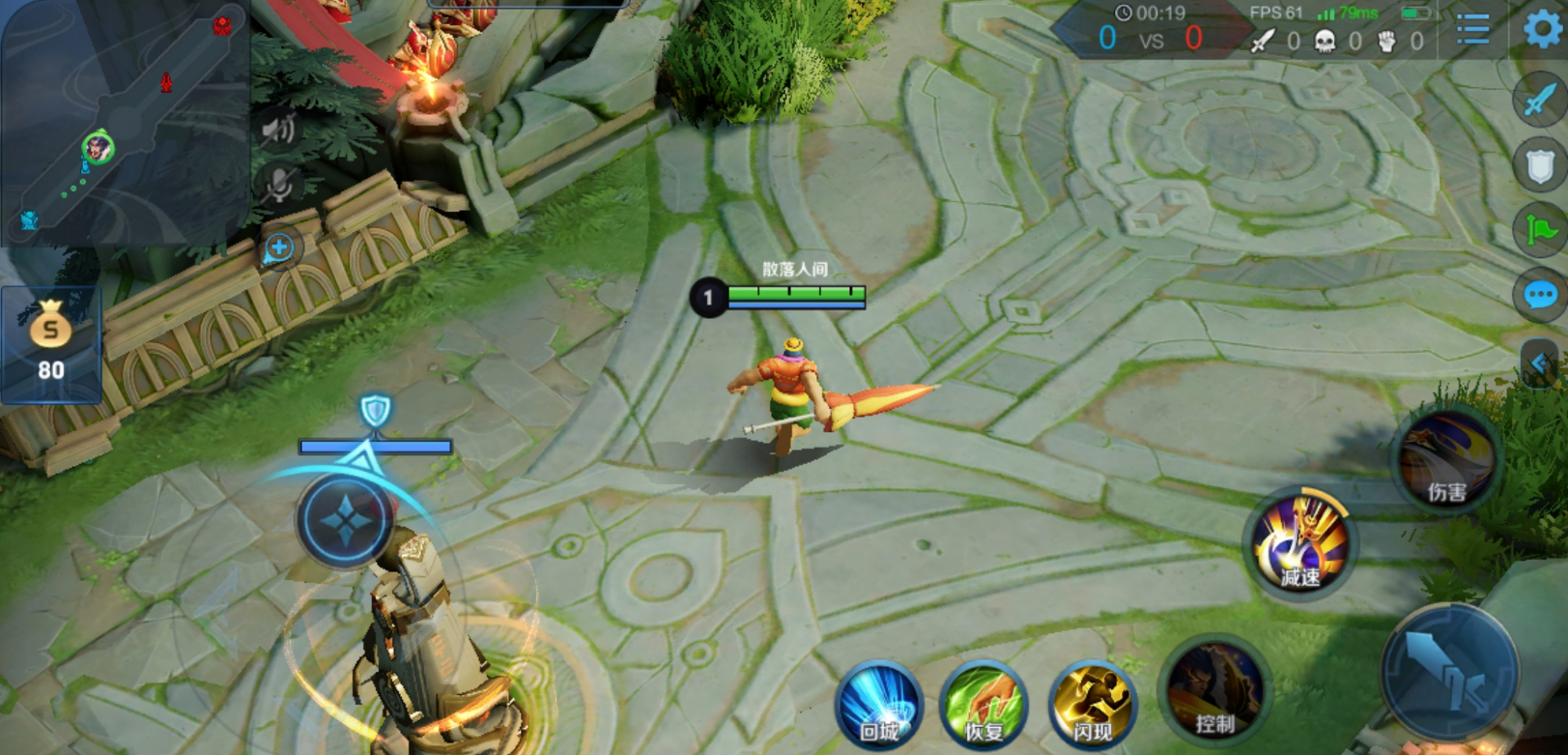Use the 回城 recall button
The height and width of the screenshot is (755, 1568).
click(x=879, y=704)
